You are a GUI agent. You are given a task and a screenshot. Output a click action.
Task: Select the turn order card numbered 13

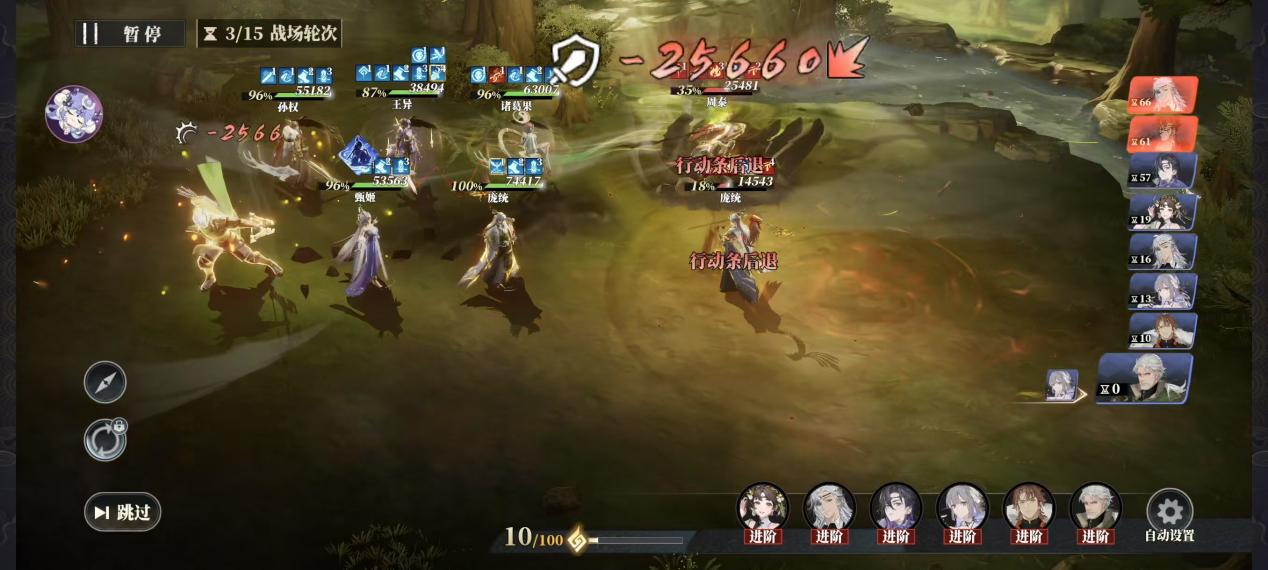point(1163,291)
